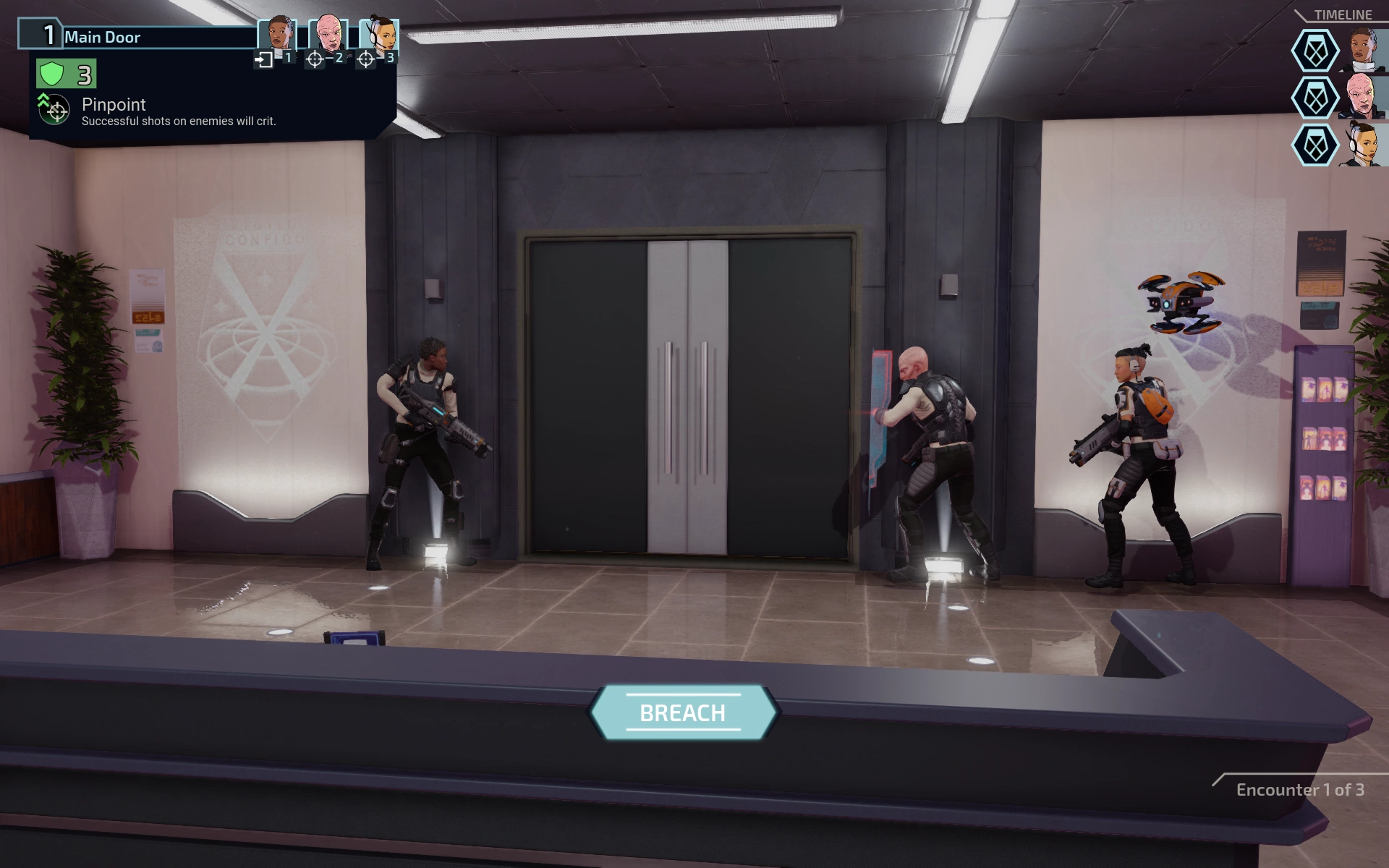Select the agent in breach slot 1

[x=279, y=35]
